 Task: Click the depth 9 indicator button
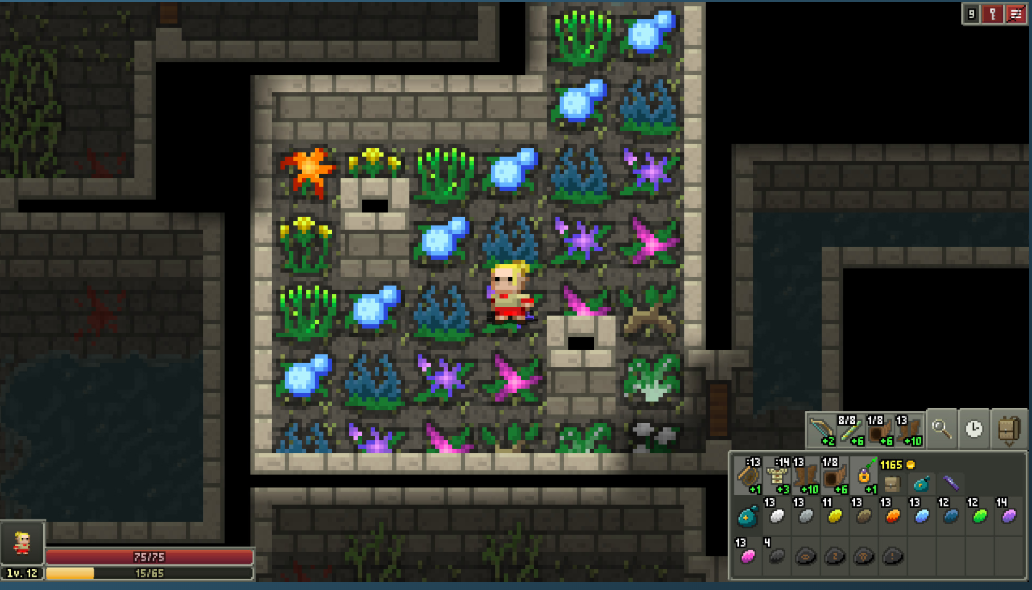tap(971, 13)
